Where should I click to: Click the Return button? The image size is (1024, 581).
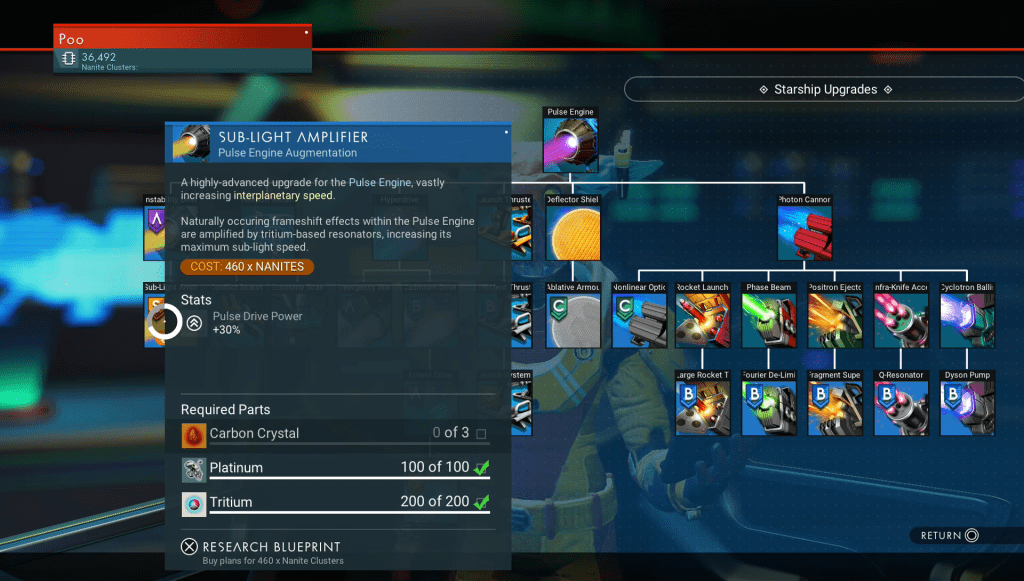tap(950, 536)
